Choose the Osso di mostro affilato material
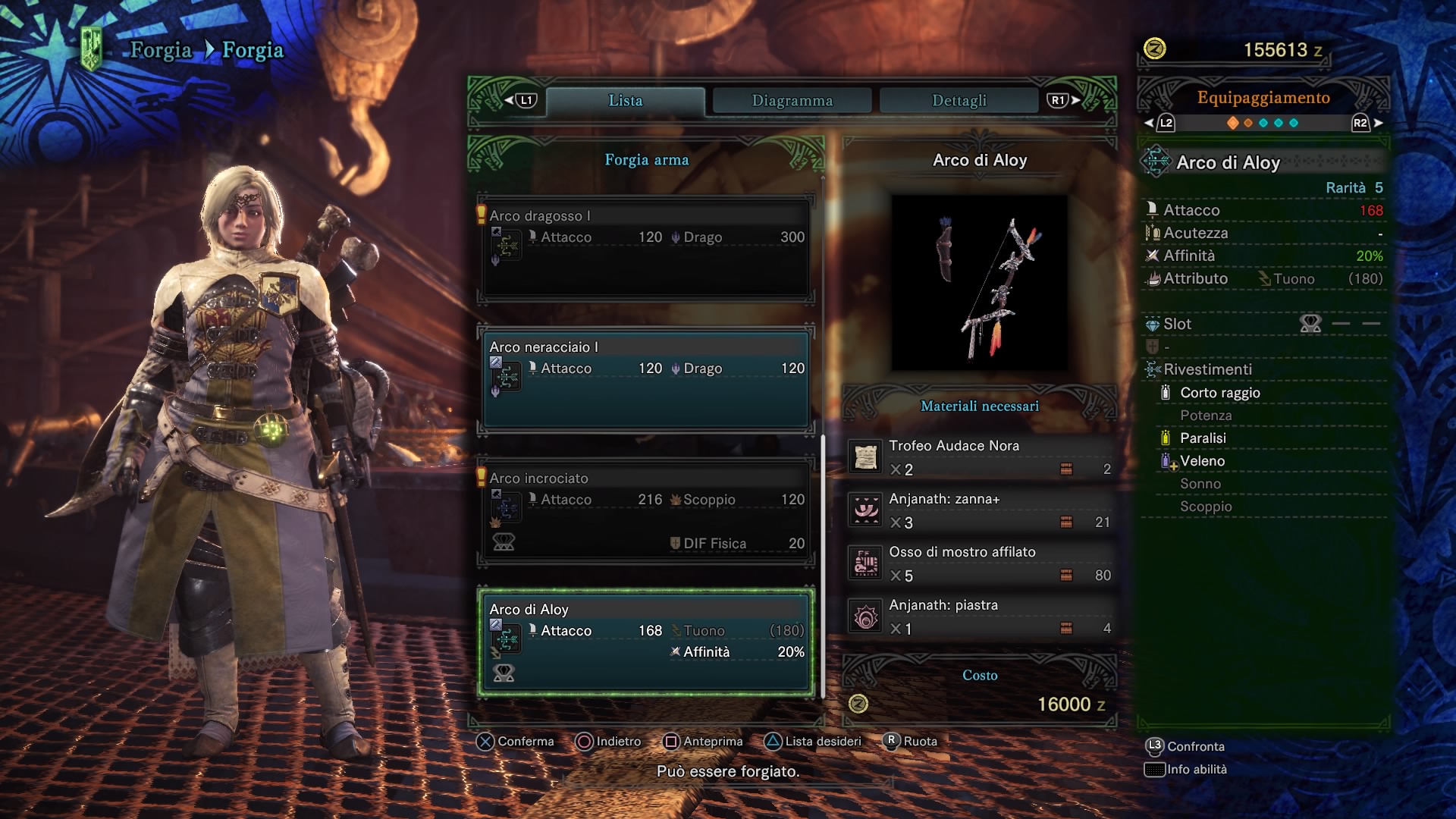Viewport: 1456px width, 819px height. (x=980, y=563)
